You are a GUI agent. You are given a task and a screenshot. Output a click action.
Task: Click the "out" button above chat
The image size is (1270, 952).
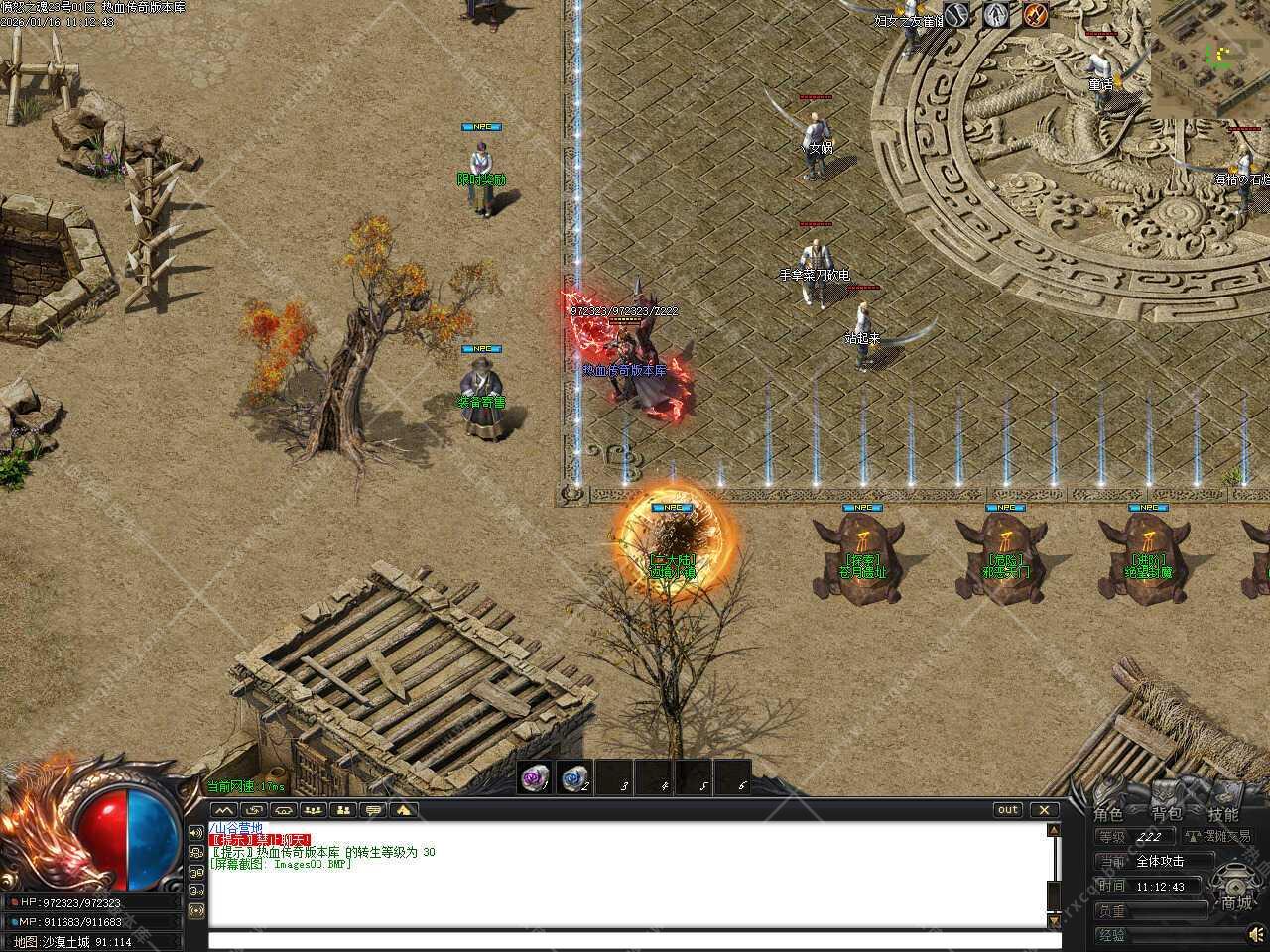coord(1008,810)
